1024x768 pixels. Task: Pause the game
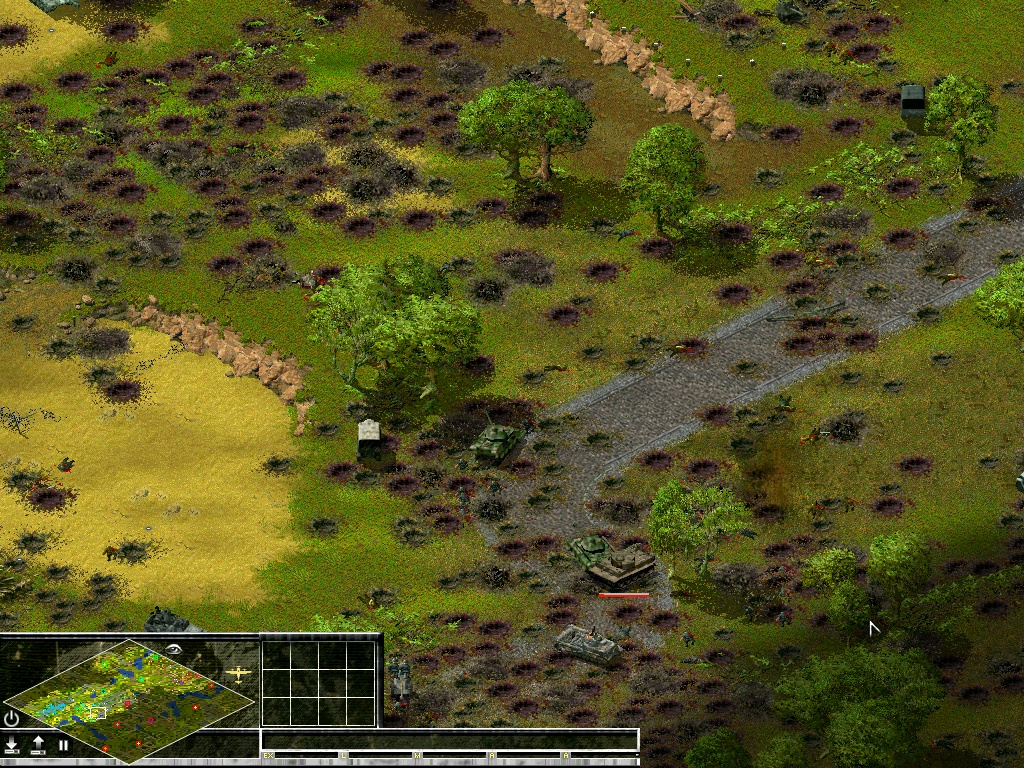(x=64, y=745)
